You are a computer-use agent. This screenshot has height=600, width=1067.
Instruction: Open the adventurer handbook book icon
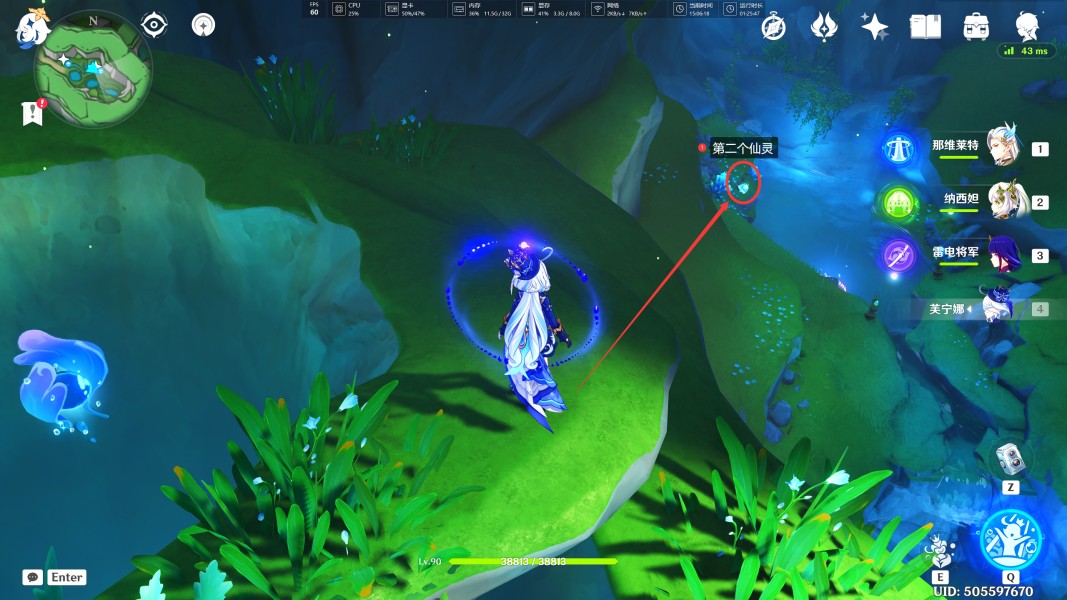pyautogui.click(x=925, y=27)
